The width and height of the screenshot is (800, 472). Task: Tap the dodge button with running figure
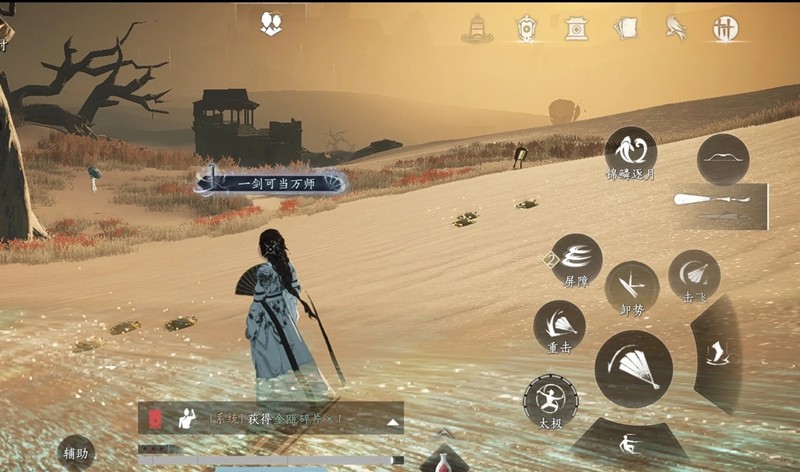[x=626, y=443]
